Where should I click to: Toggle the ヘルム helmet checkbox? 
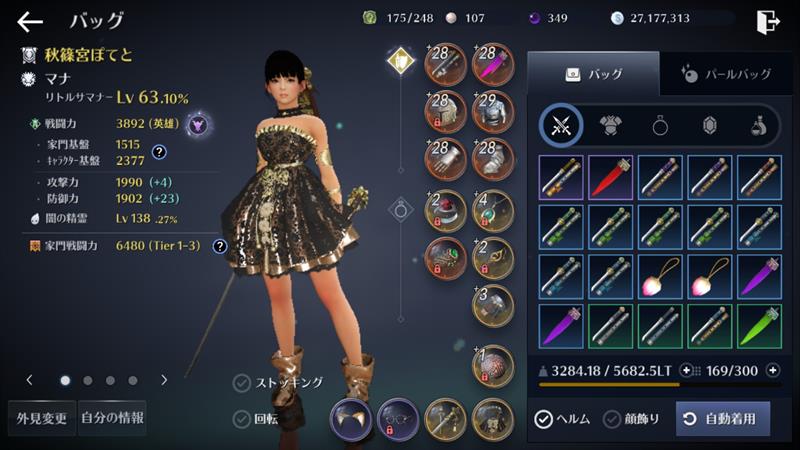[544, 419]
